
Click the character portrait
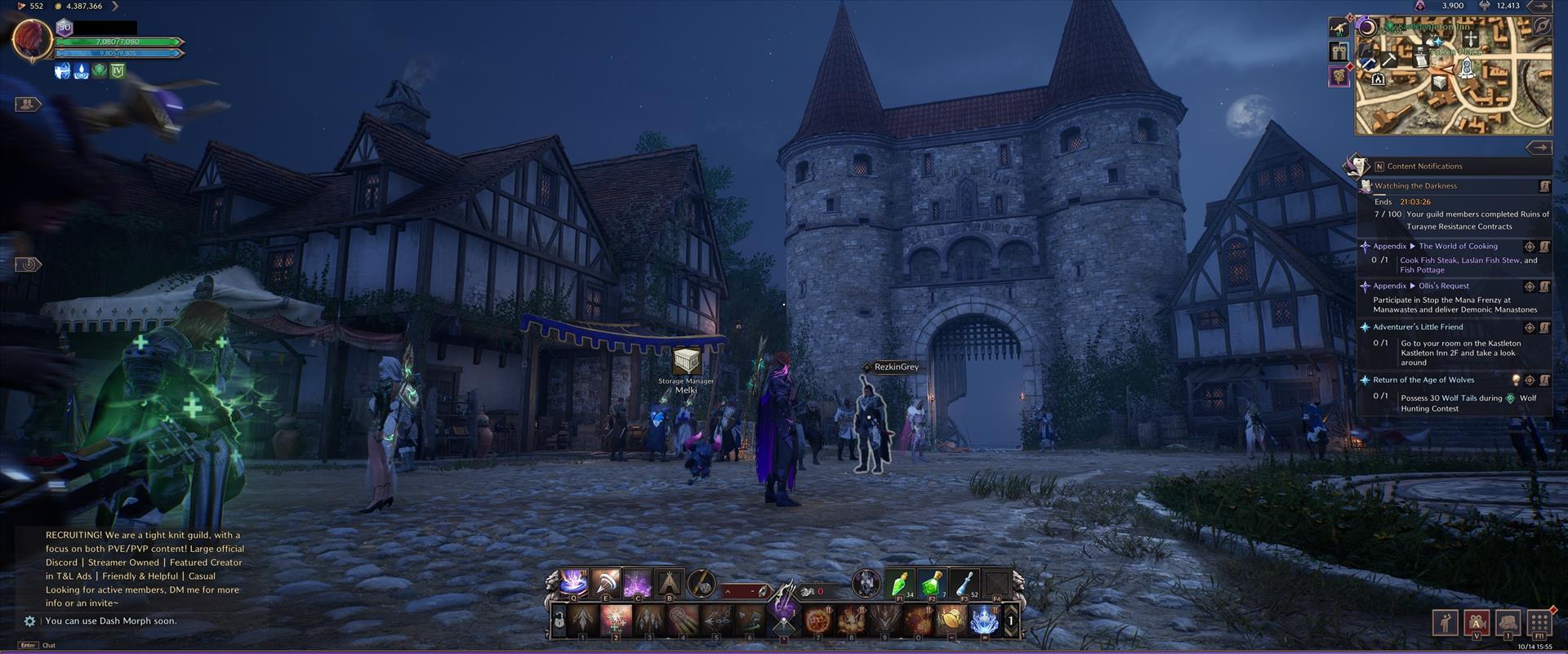point(32,38)
